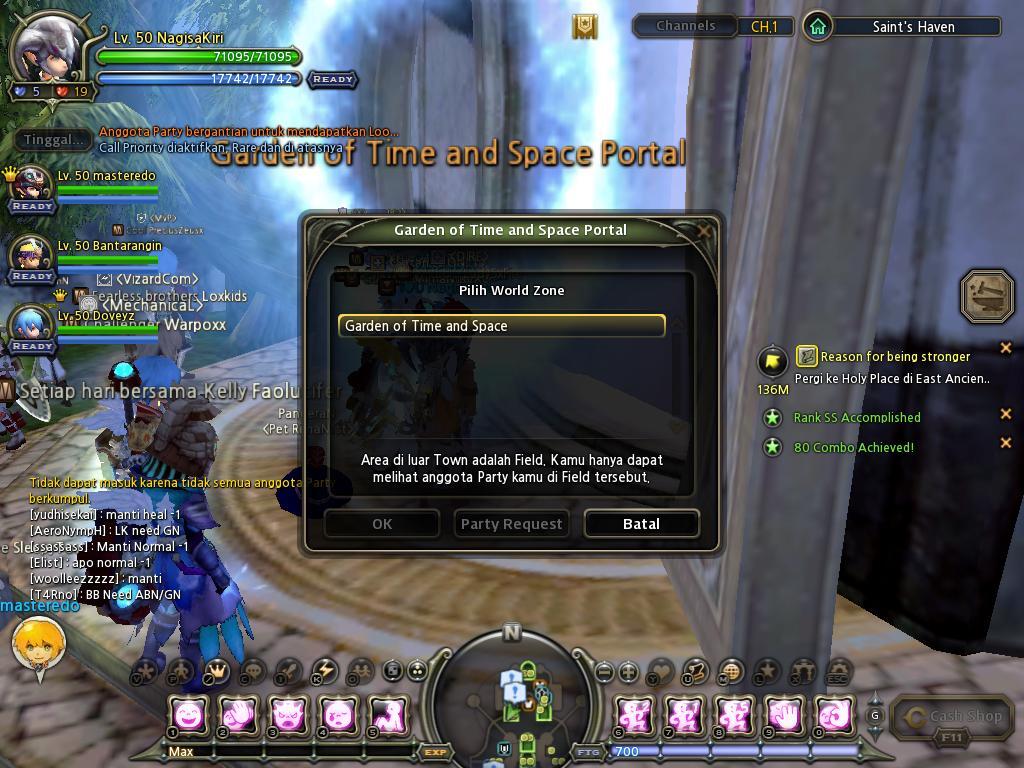
Task: Send a Party Request
Action: click(511, 524)
